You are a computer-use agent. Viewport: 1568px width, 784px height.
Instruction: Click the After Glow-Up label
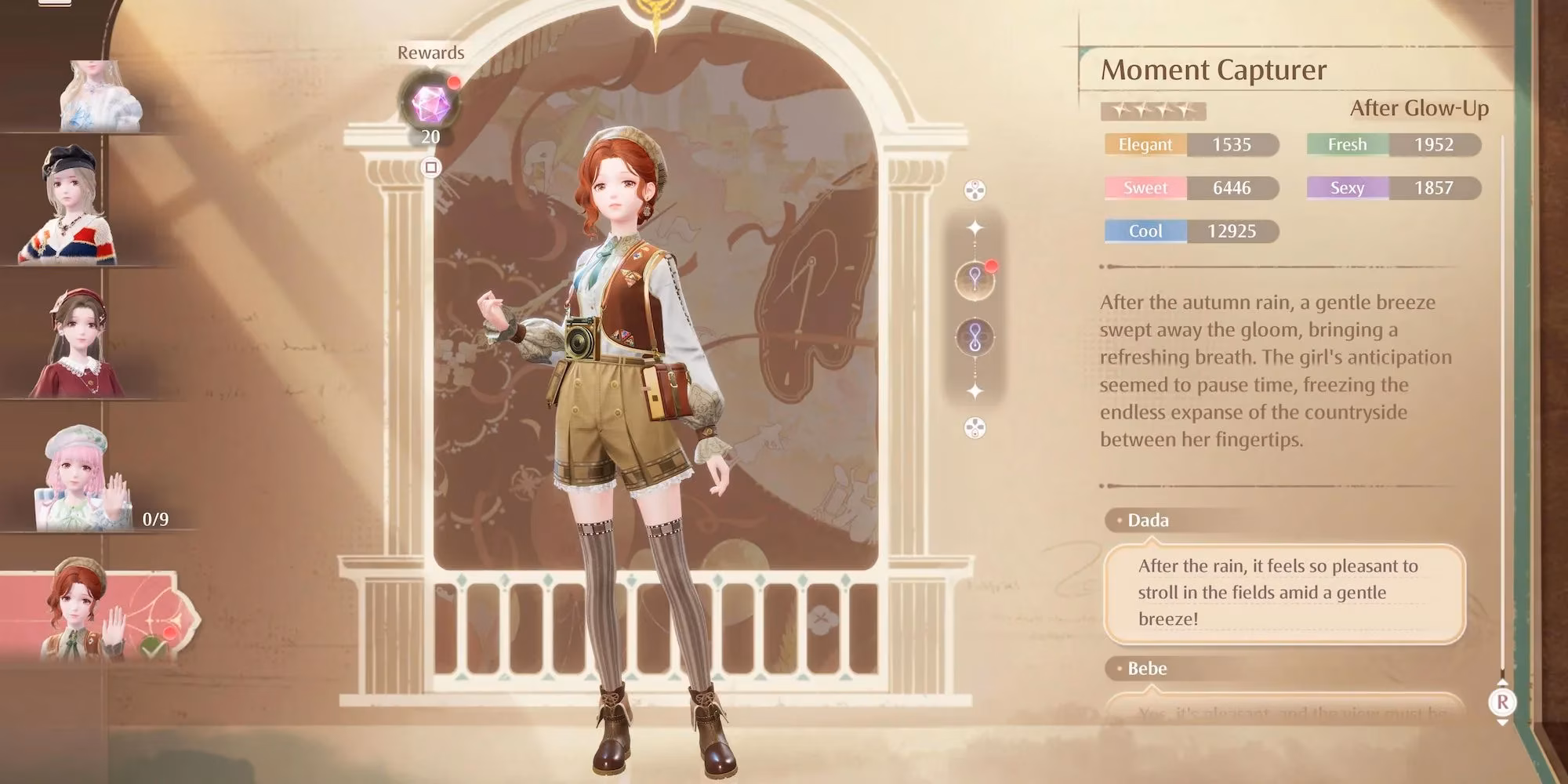pyautogui.click(x=1417, y=110)
